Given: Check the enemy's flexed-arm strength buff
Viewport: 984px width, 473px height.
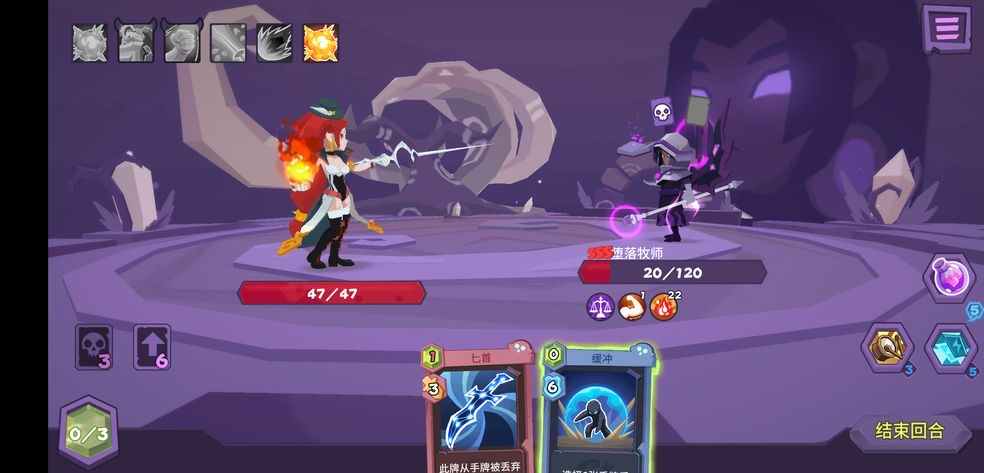Looking at the screenshot, I should pos(631,307).
